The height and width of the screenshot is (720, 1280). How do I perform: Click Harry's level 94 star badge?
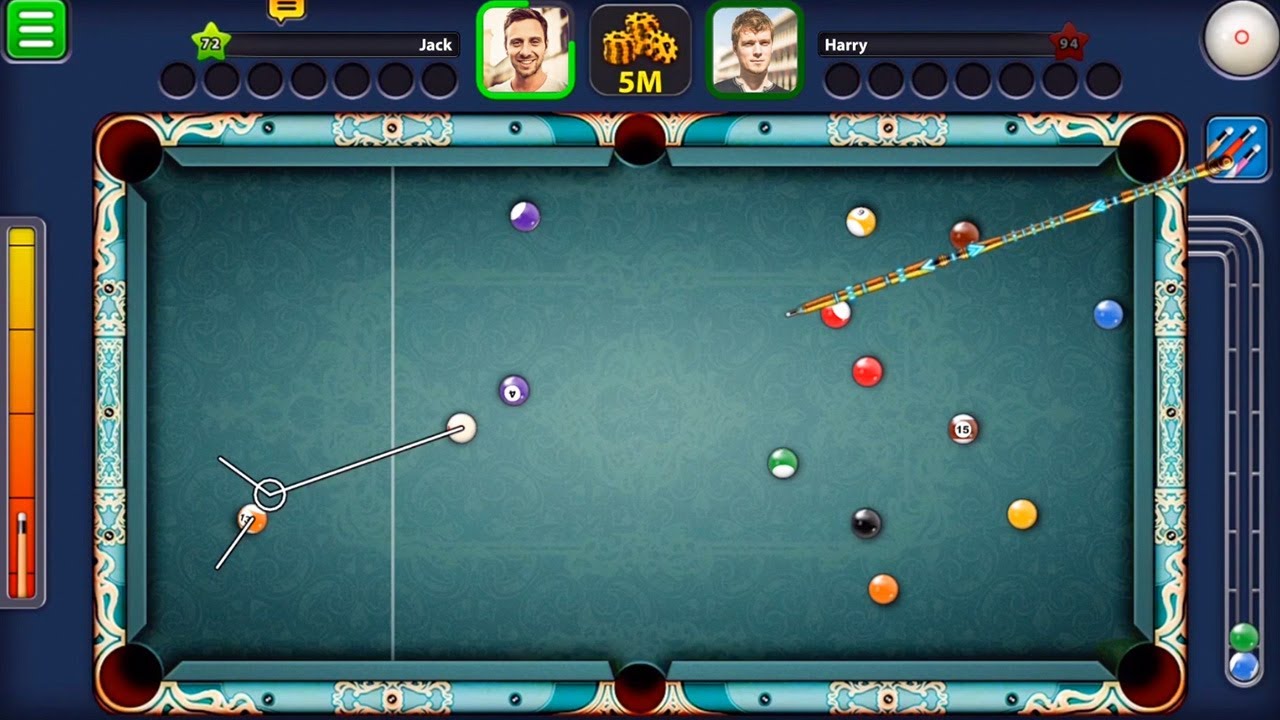(x=1070, y=42)
